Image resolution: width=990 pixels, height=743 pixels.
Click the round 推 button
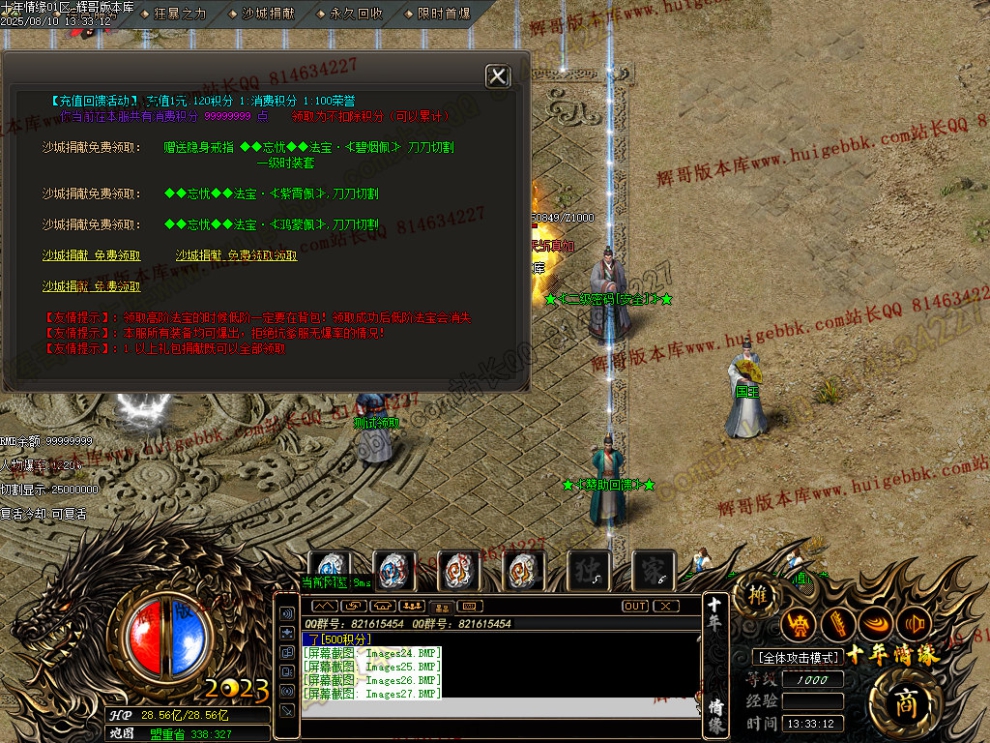tap(759, 596)
